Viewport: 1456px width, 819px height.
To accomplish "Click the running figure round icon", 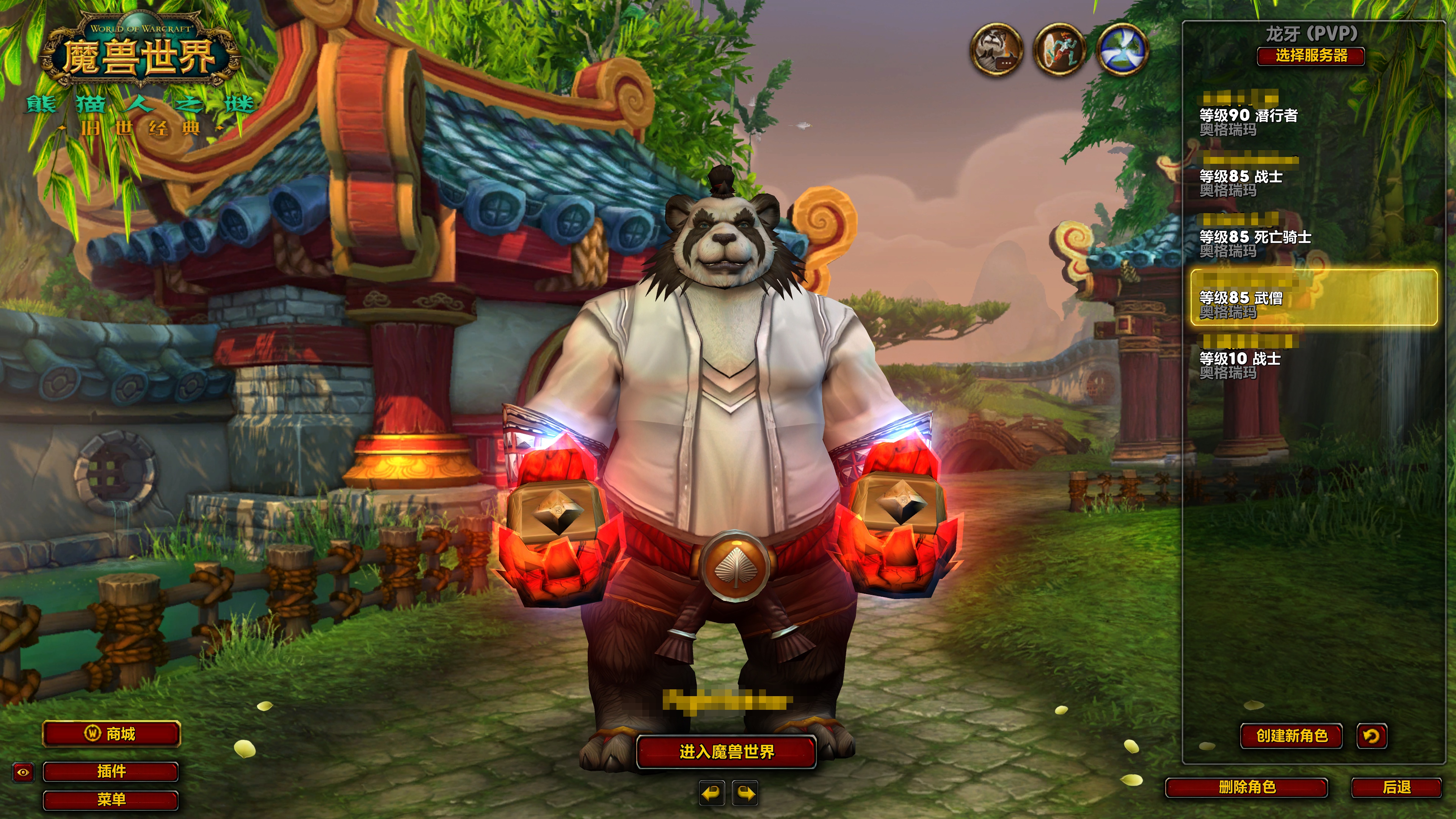I will coord(1059,50).
